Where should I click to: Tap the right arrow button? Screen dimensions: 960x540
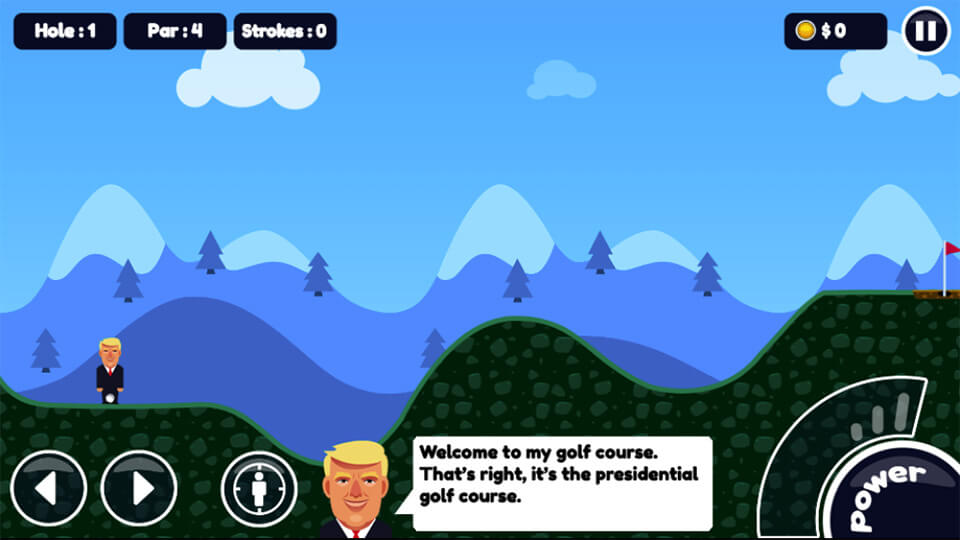click(x=139, y=488)
